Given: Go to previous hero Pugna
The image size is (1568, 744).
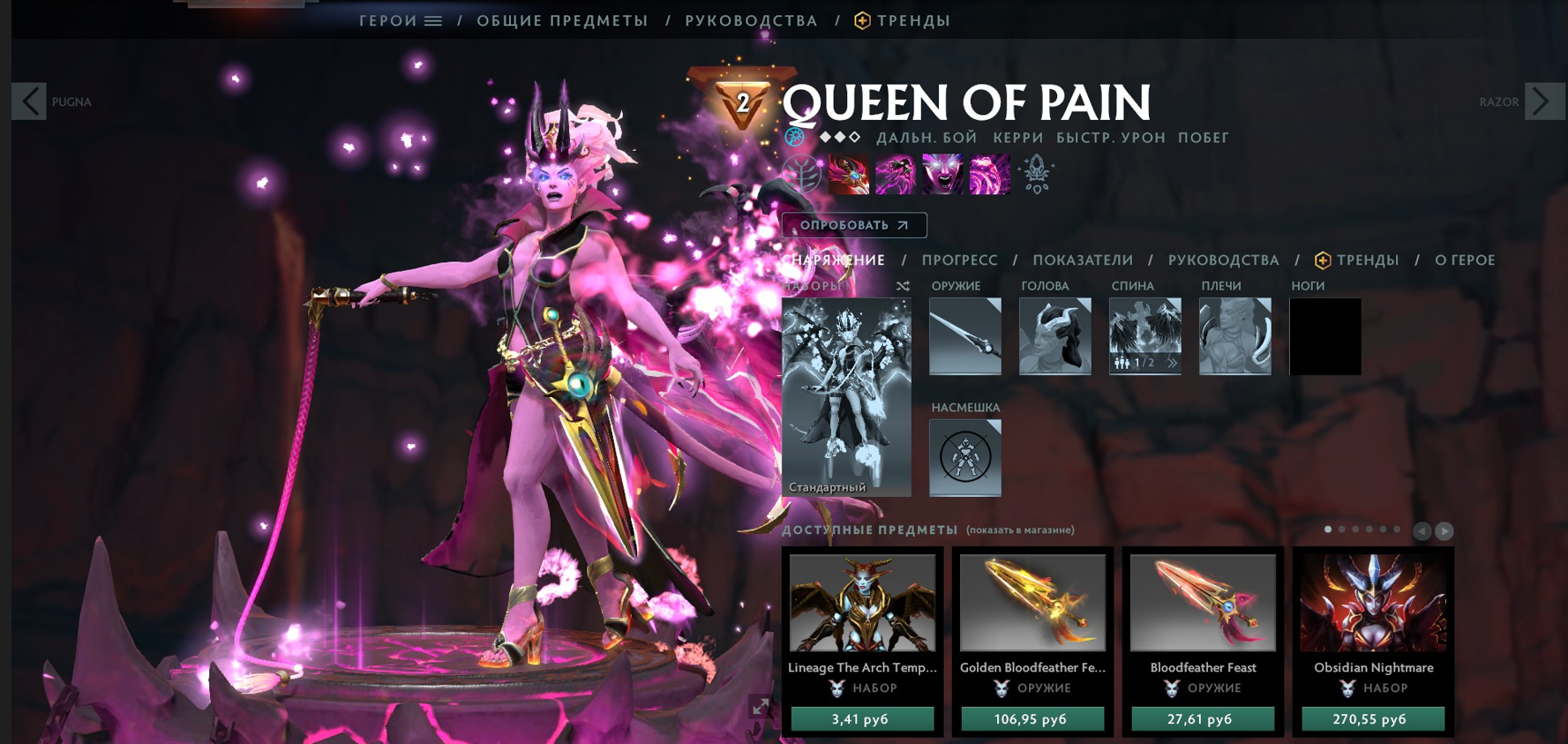Looking at the screenshot, I should pyautogui.click(x=29, y=101).
